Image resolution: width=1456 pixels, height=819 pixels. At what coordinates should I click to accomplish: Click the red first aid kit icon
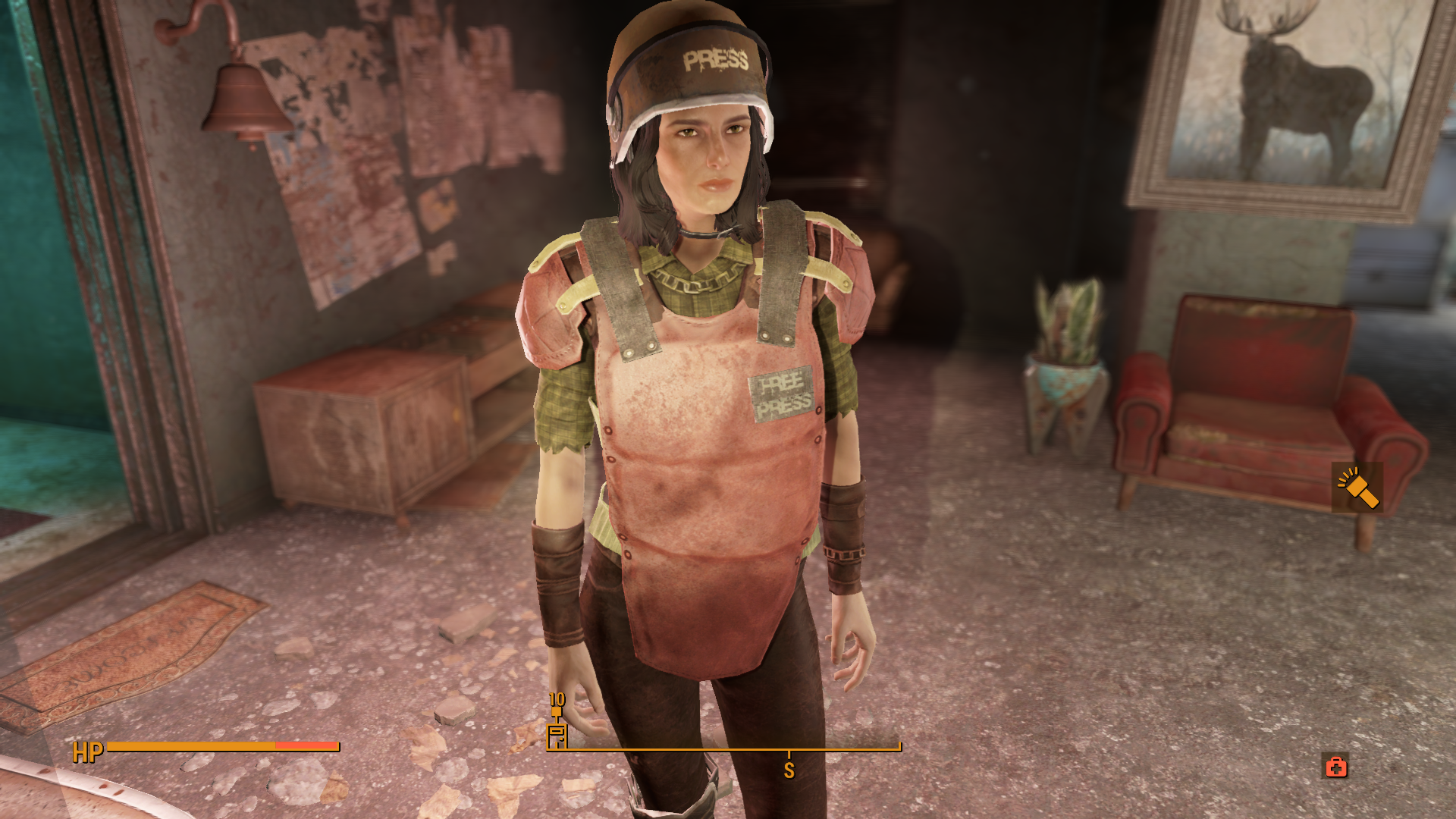[1336, 767]
